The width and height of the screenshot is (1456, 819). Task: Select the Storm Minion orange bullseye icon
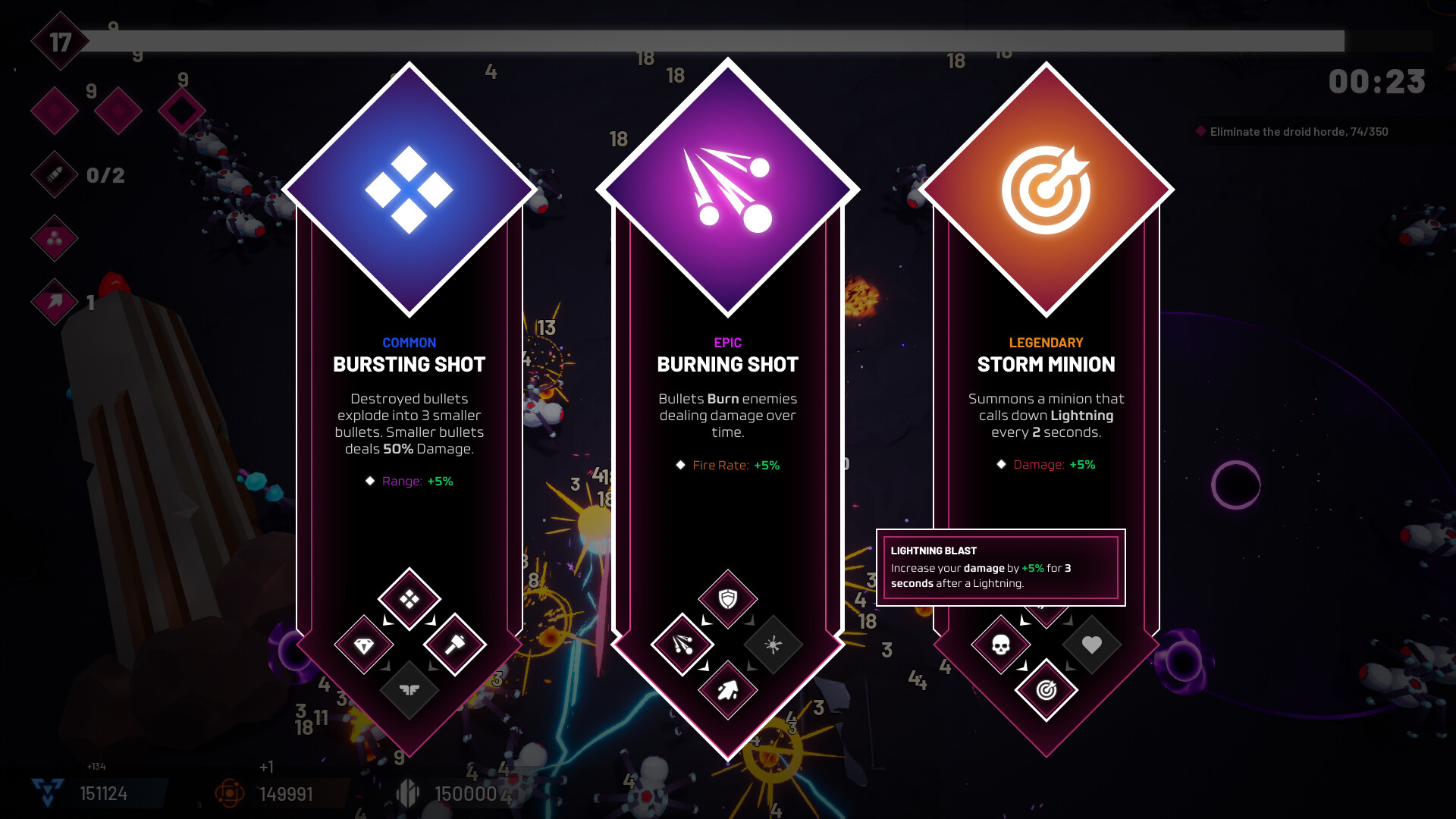[x=1046, y=190]
